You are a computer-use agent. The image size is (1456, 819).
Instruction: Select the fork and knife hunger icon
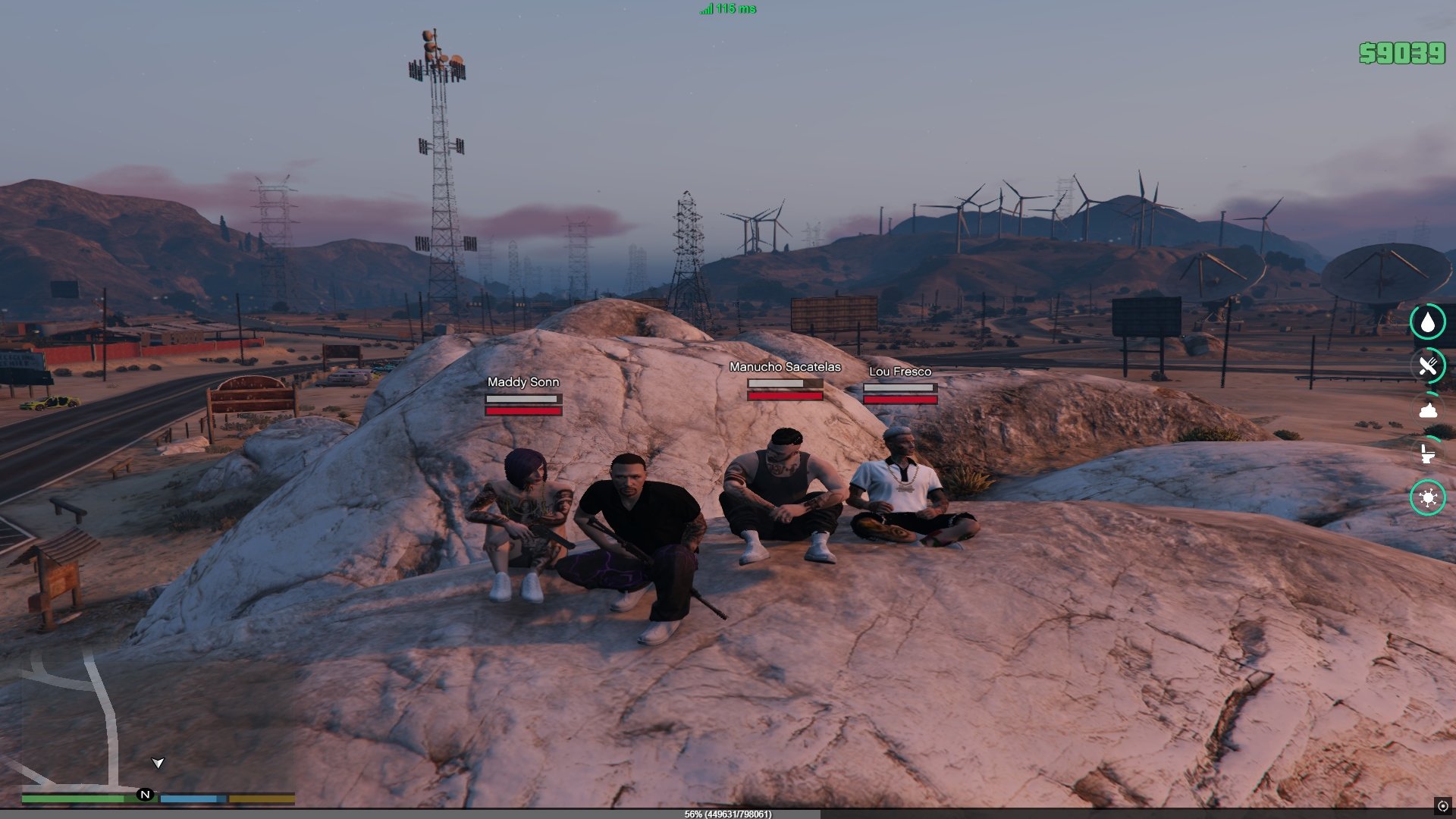pyautogui.click(x=1428, y=366)
